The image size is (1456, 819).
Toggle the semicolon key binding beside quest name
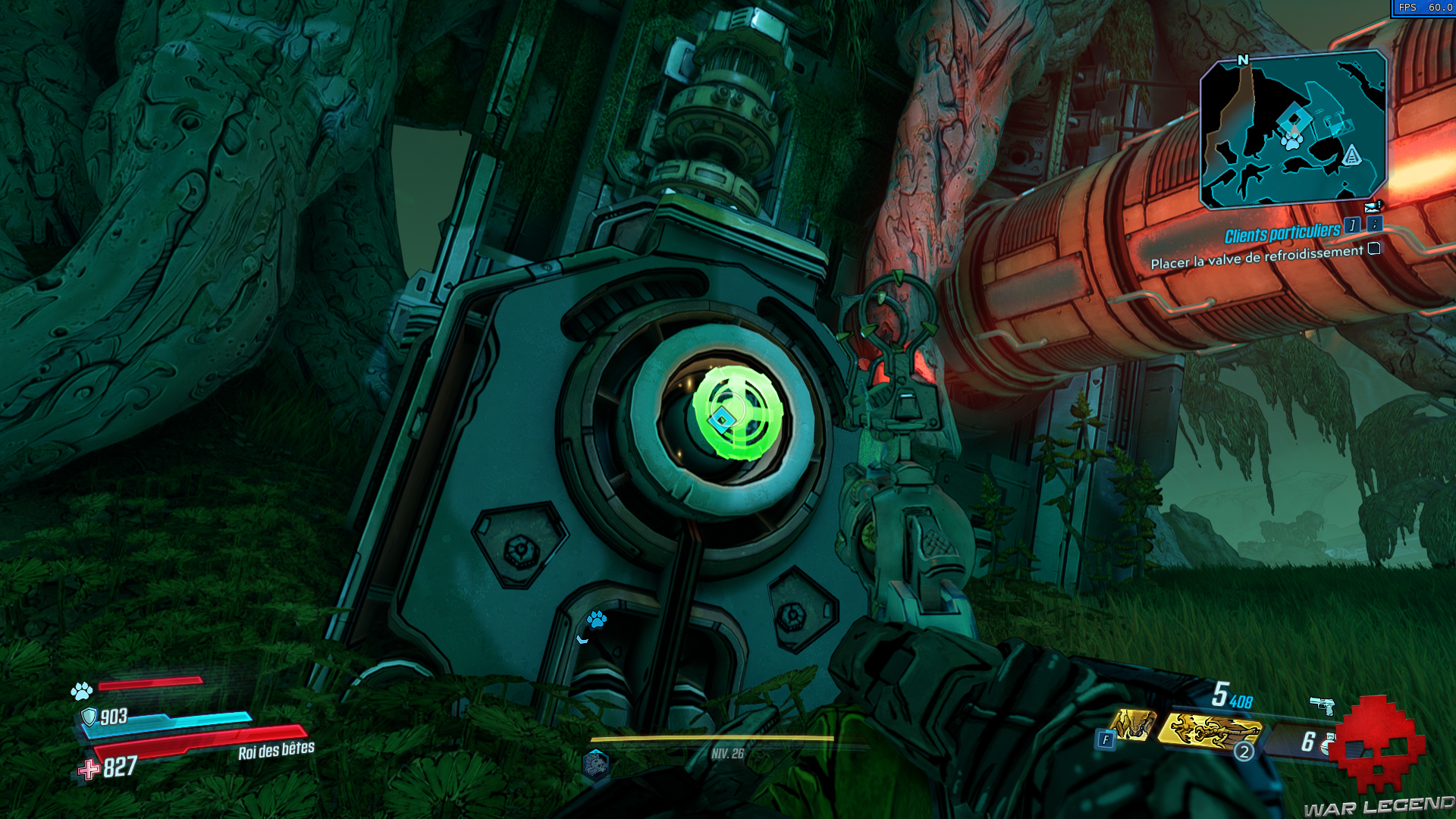1376,226
